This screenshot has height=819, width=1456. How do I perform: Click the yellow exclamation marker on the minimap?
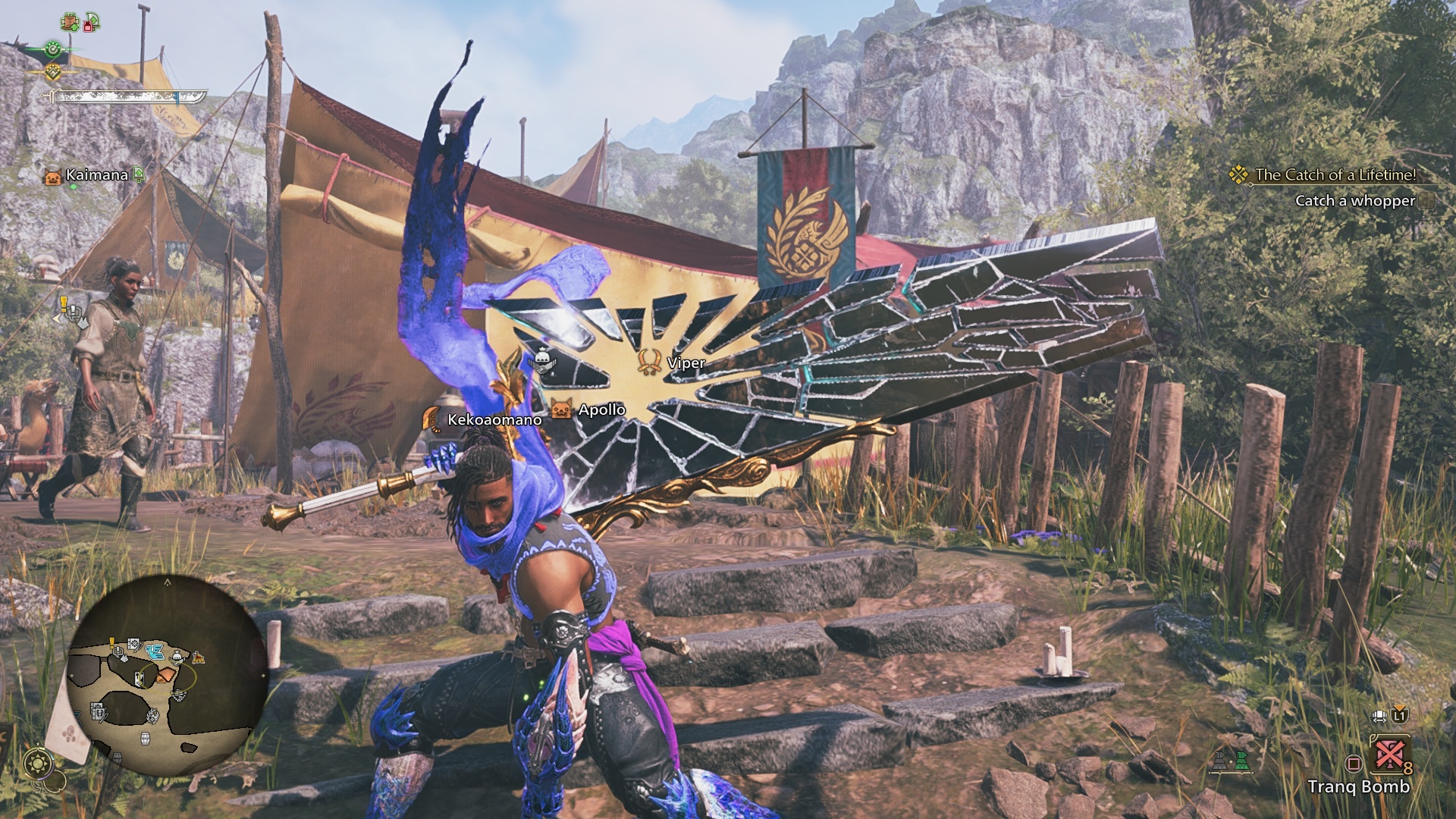point(113,644)
